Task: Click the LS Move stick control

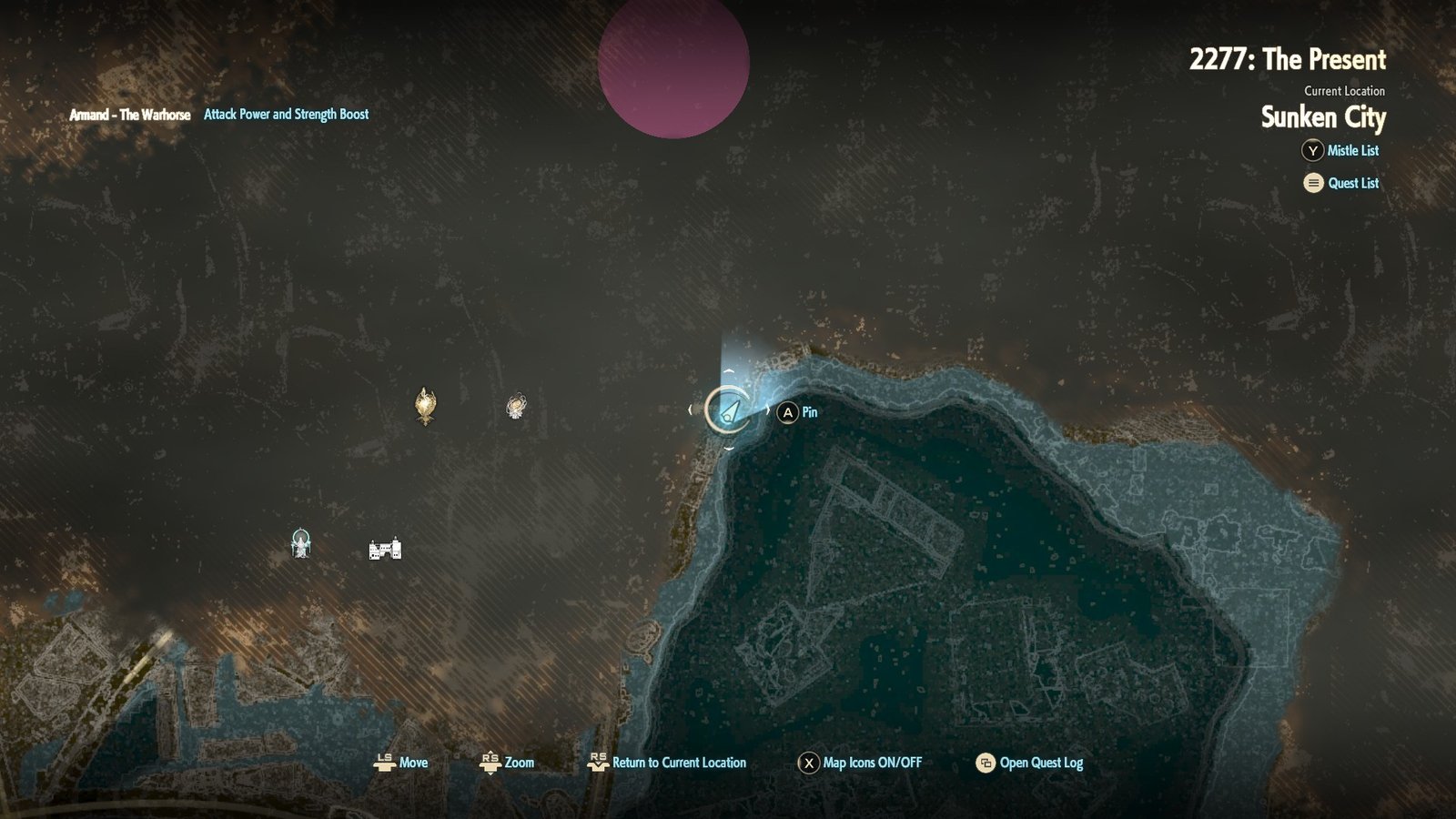Action: click(x=386, y=763)
